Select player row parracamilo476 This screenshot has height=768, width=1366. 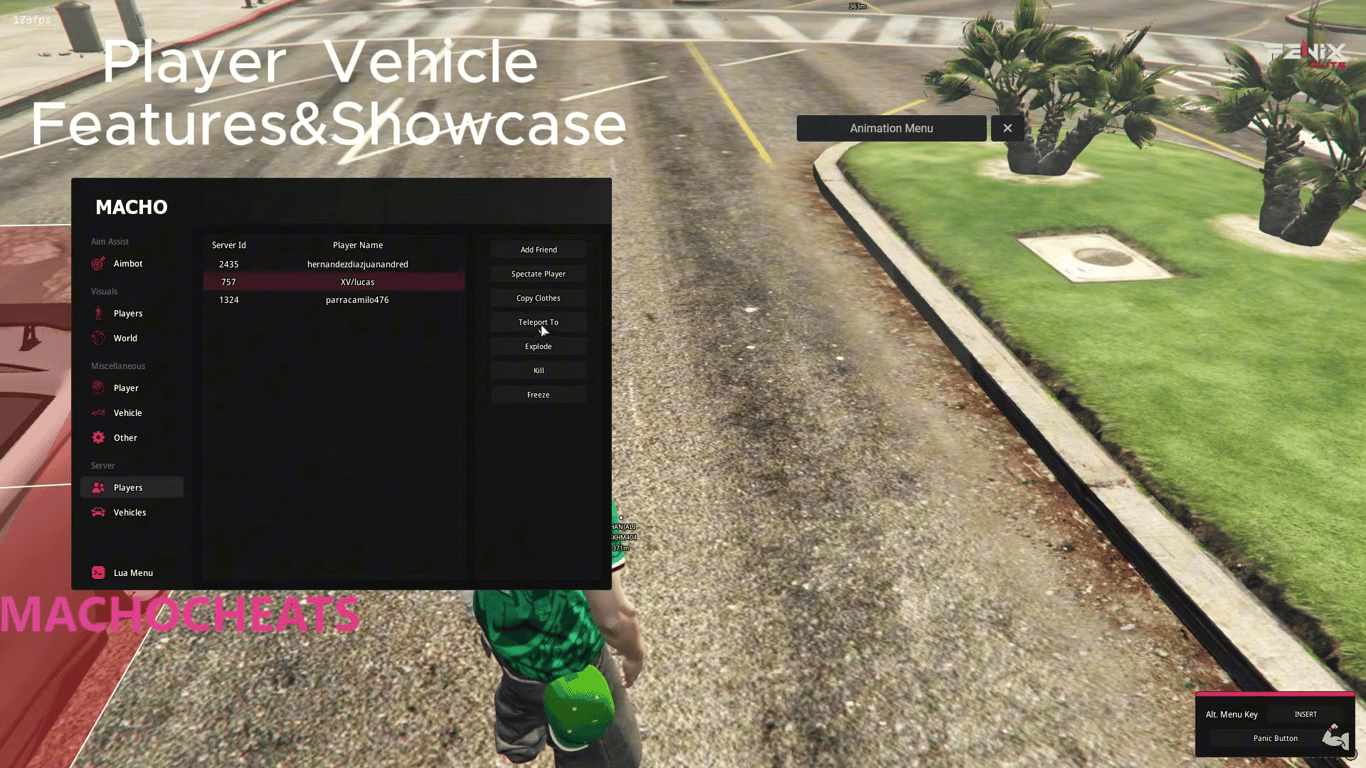[357, 299]
